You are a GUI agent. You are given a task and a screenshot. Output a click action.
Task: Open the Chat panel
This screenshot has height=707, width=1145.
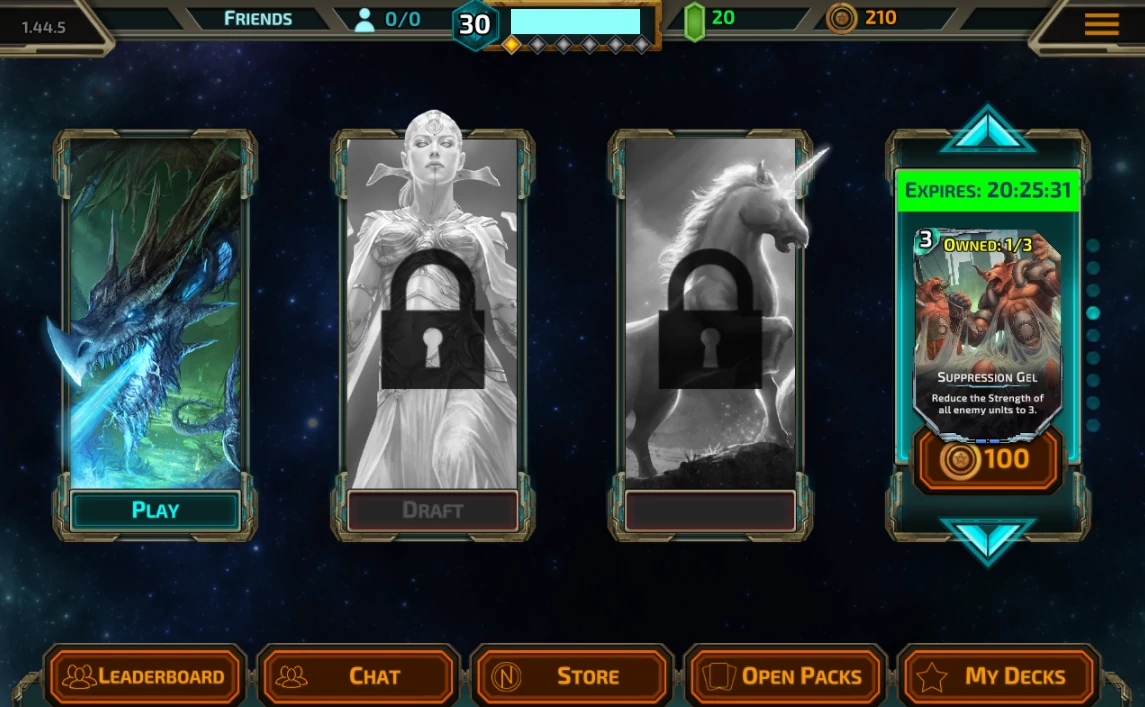360,677
